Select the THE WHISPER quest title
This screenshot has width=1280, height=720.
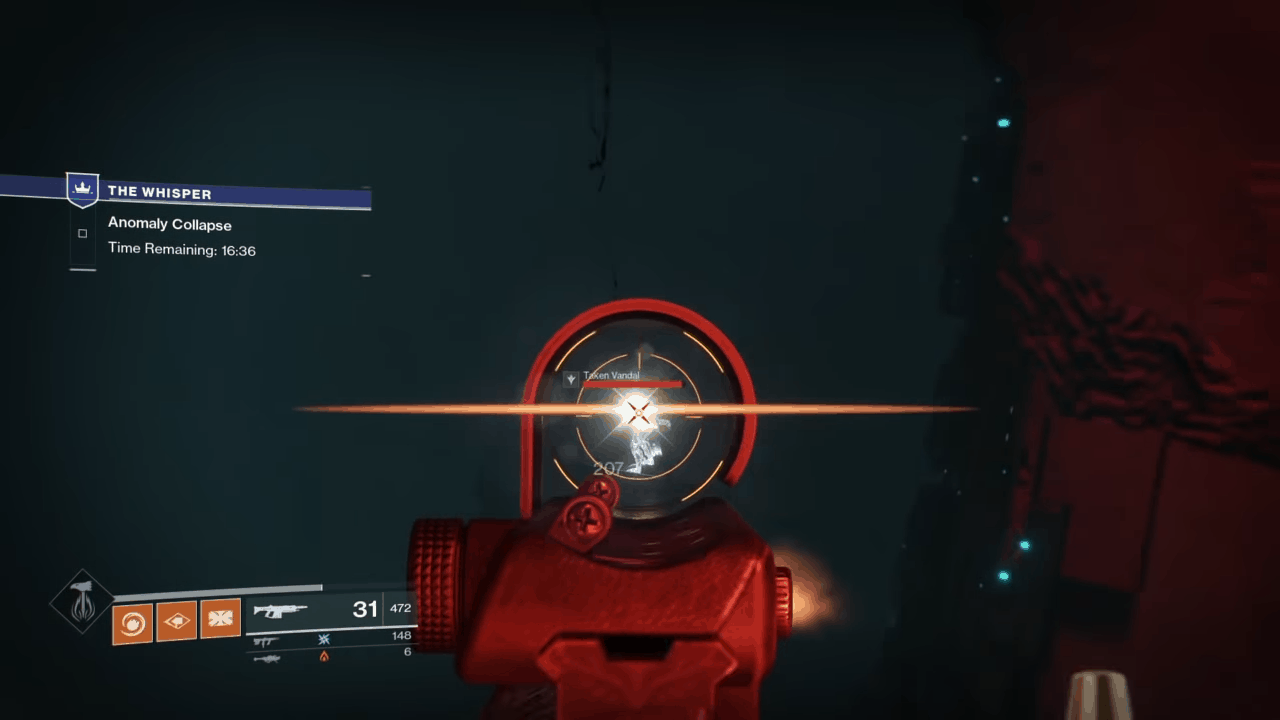(x=159, y=192)
